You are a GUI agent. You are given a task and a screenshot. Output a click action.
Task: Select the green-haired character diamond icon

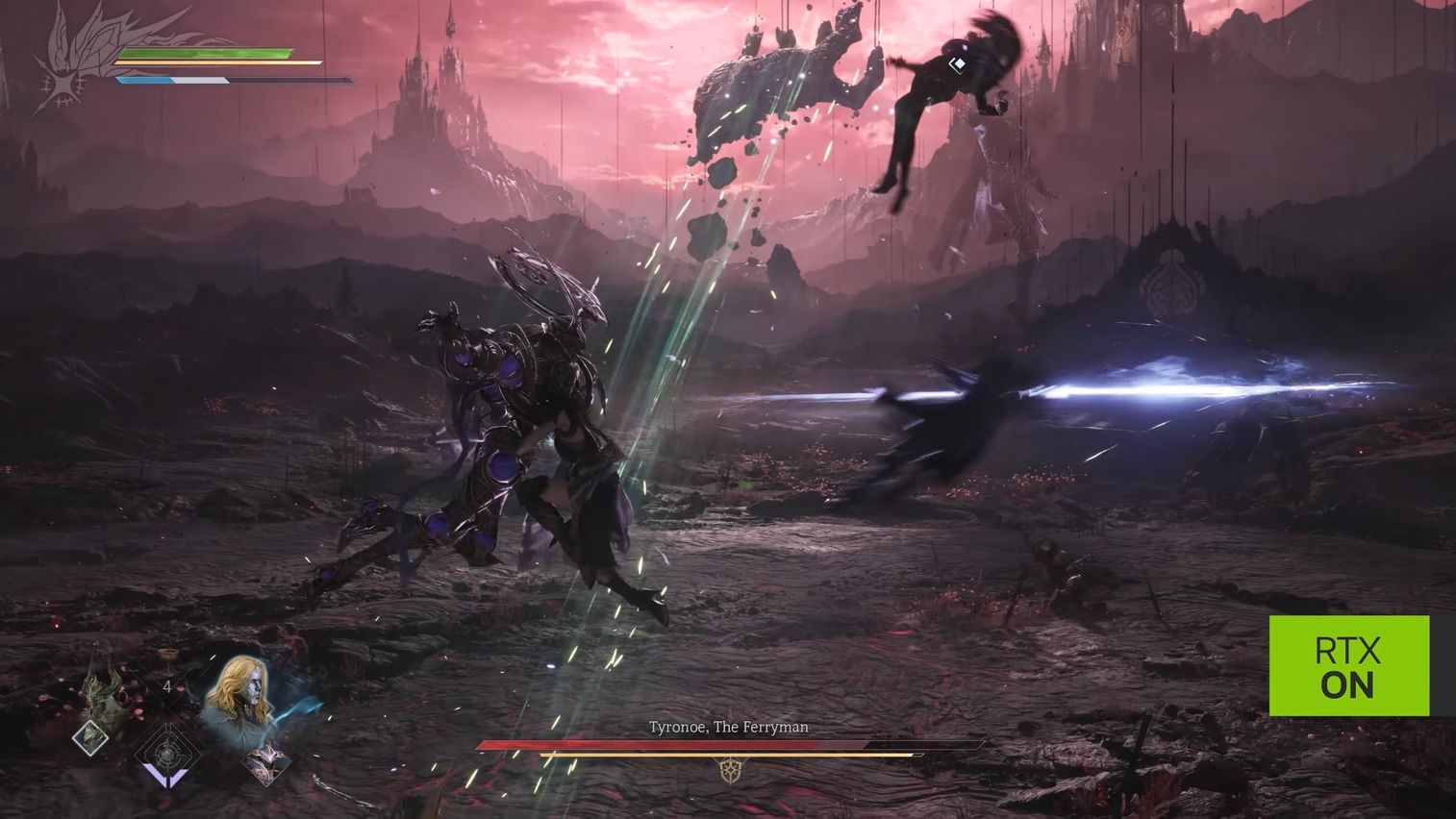[91, 737]
